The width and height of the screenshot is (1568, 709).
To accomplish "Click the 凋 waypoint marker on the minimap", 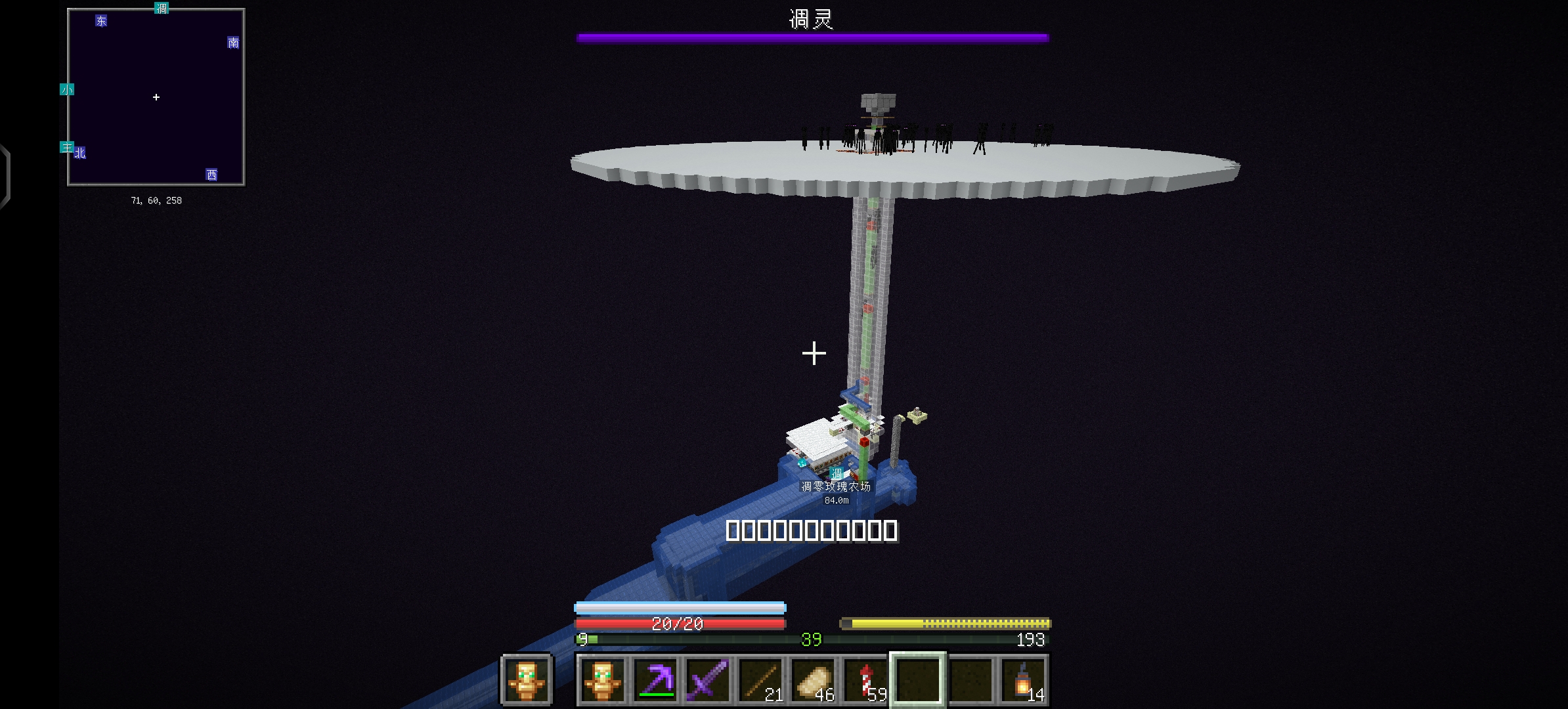I will pos(162,9).
